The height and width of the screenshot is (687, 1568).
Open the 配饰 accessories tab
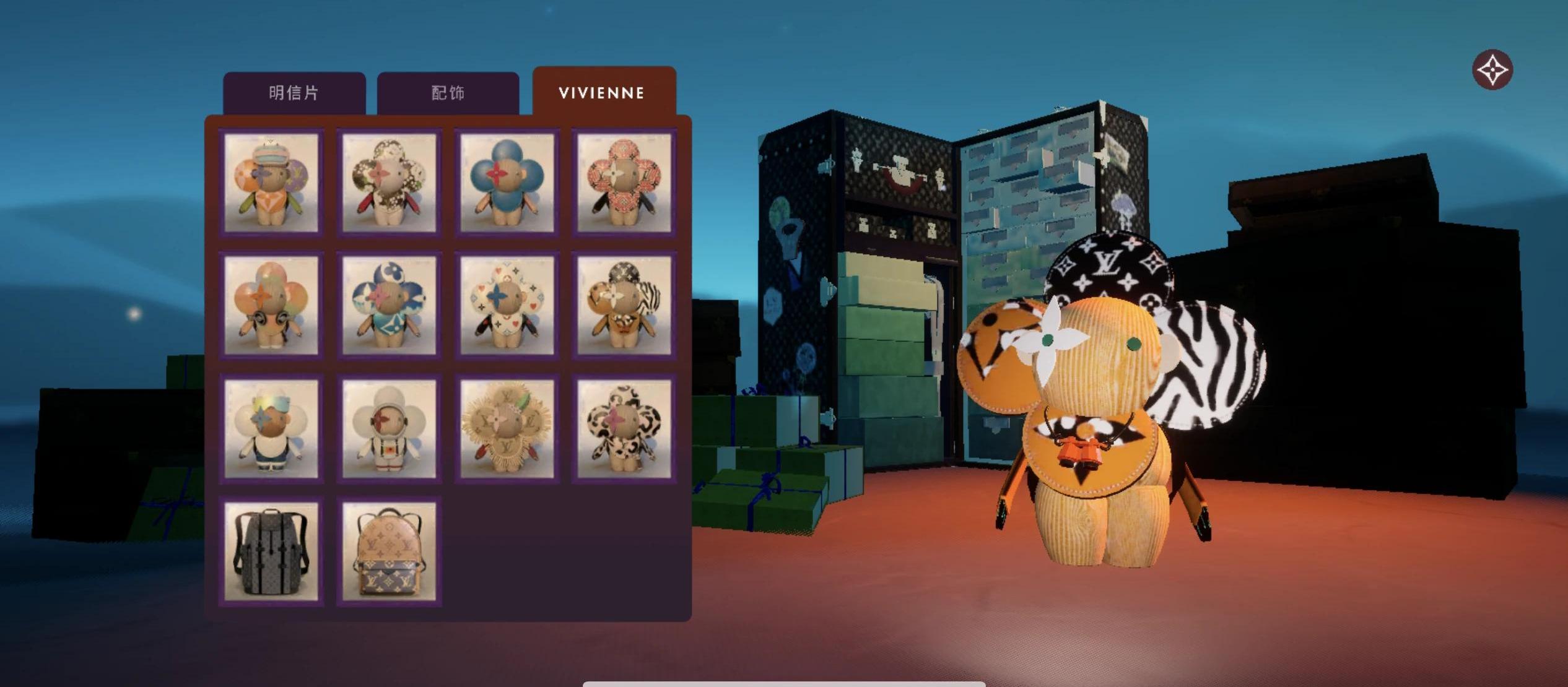pos(448,93)
